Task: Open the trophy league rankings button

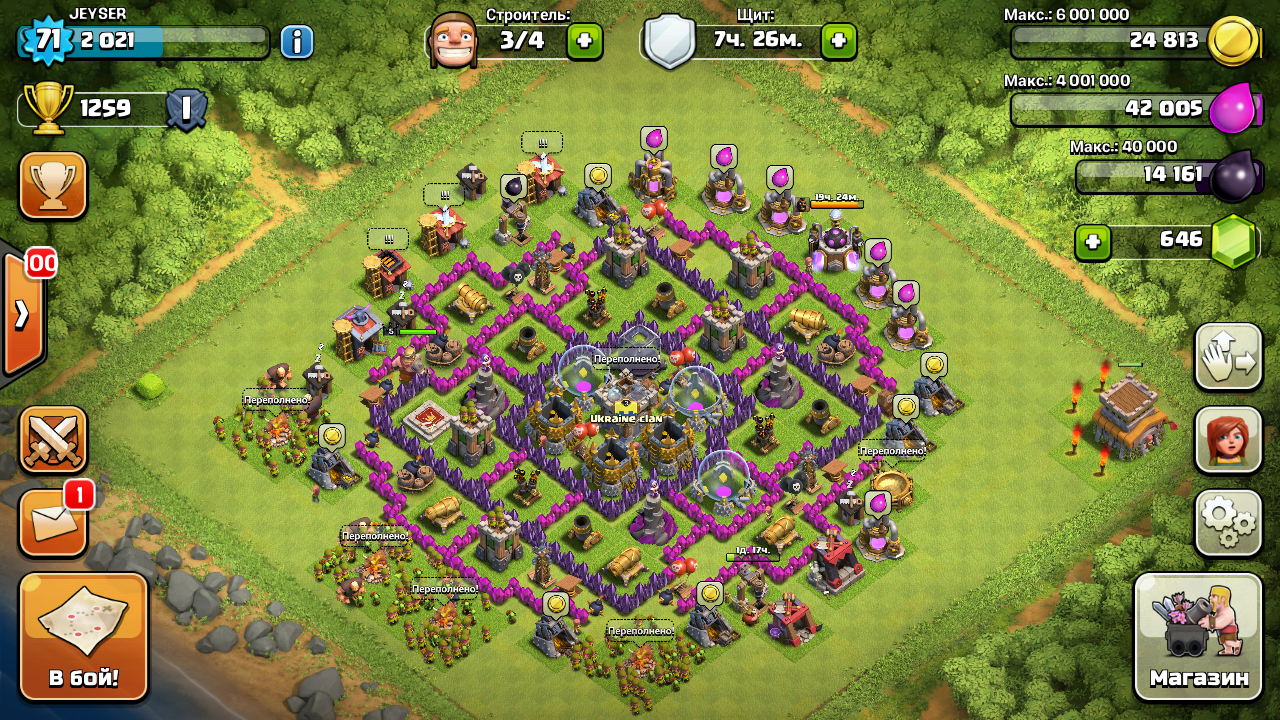Action: pyautogui.click(x=53, y=185)
